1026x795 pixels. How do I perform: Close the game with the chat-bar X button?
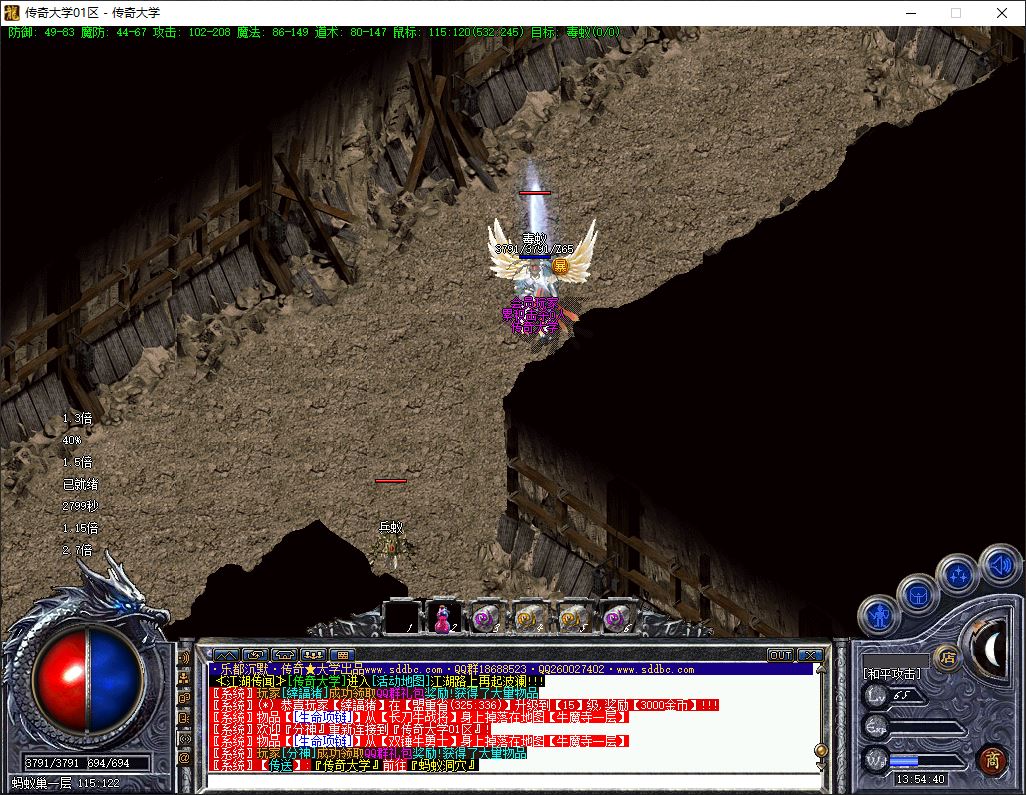click(x=810, y=655)
